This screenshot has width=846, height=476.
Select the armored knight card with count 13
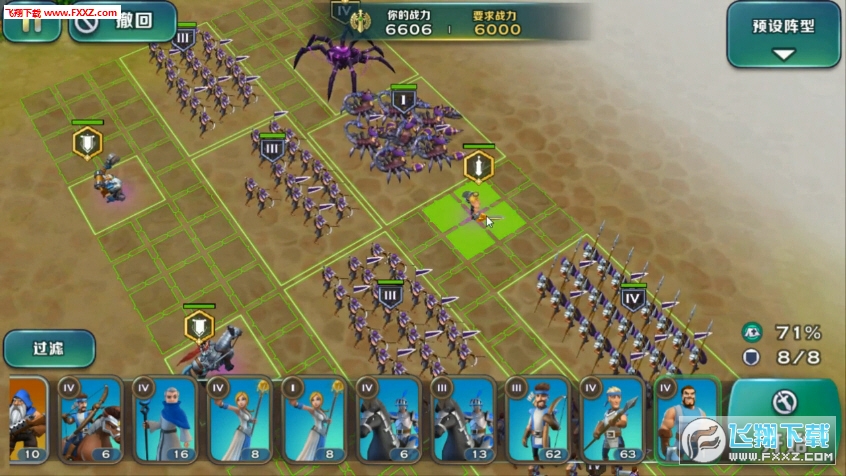(x=462, y=418)
